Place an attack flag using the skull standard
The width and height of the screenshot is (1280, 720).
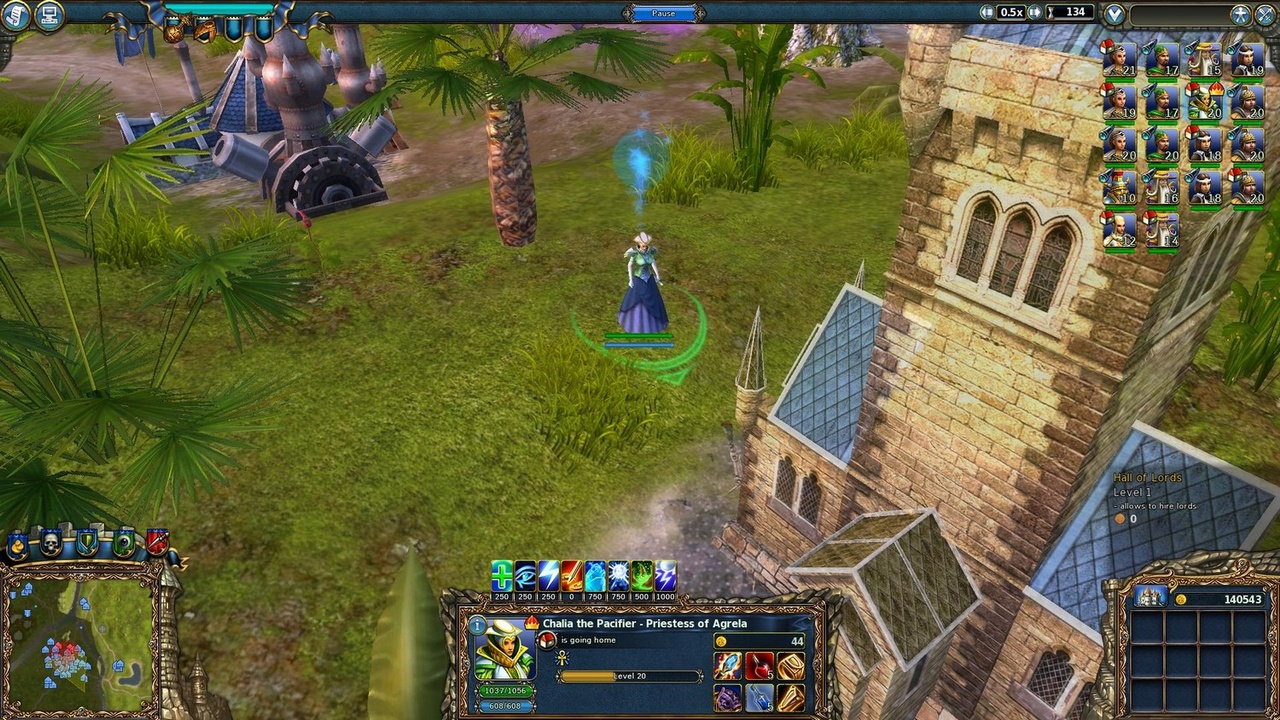click(50, 544)
